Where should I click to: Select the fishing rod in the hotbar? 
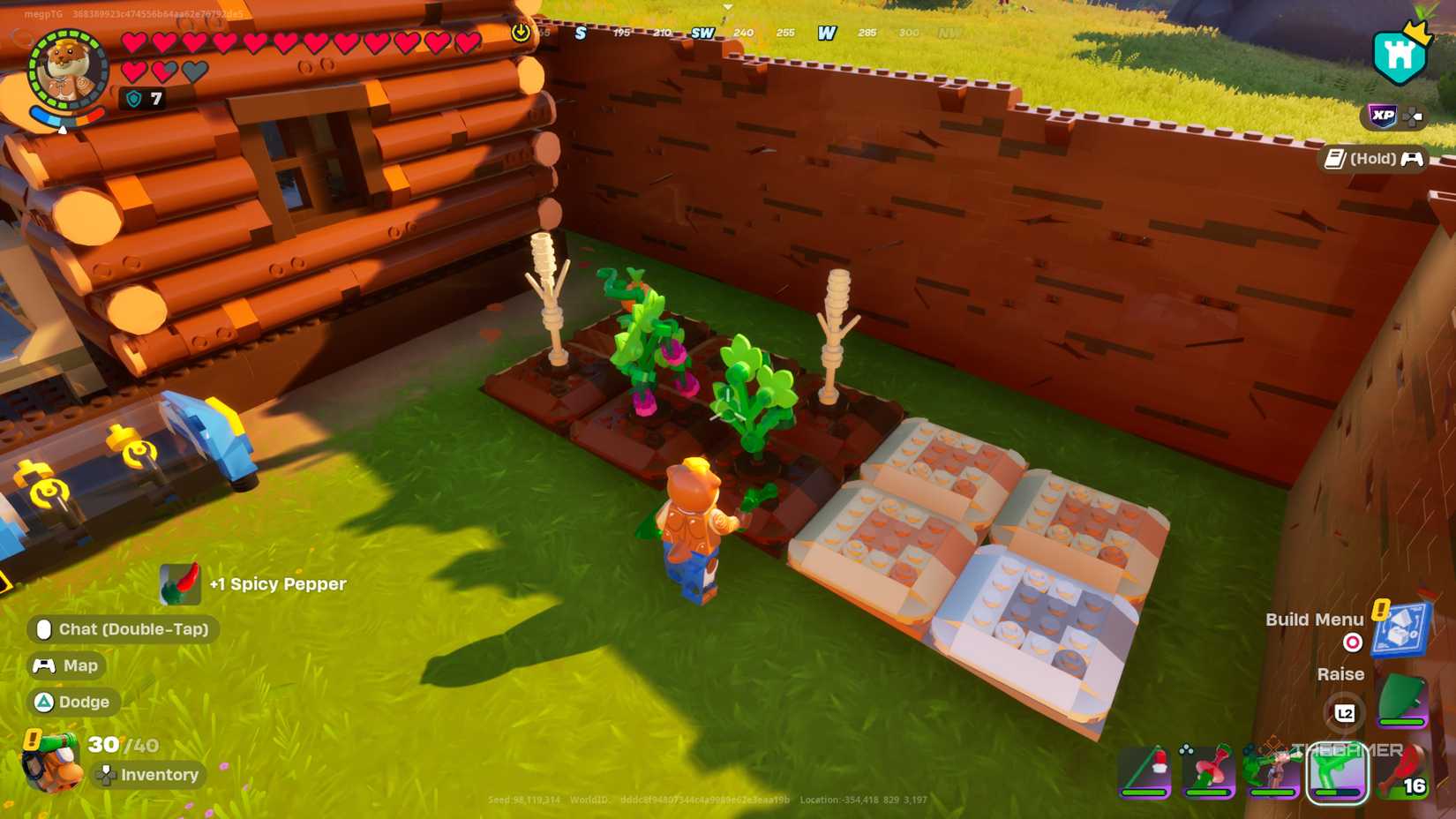[1147, 772]
